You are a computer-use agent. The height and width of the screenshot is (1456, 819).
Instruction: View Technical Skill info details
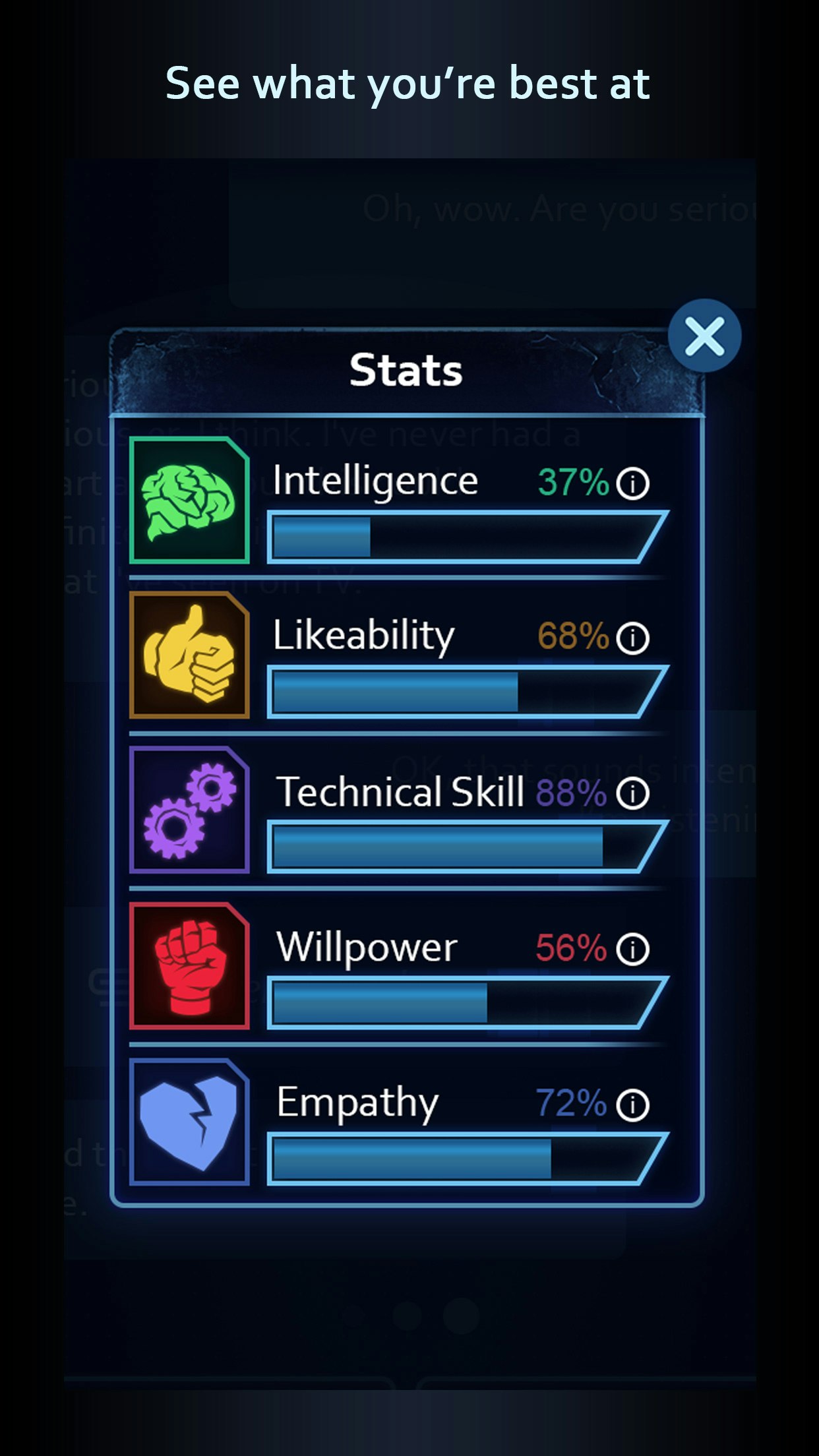coord(633,793)
